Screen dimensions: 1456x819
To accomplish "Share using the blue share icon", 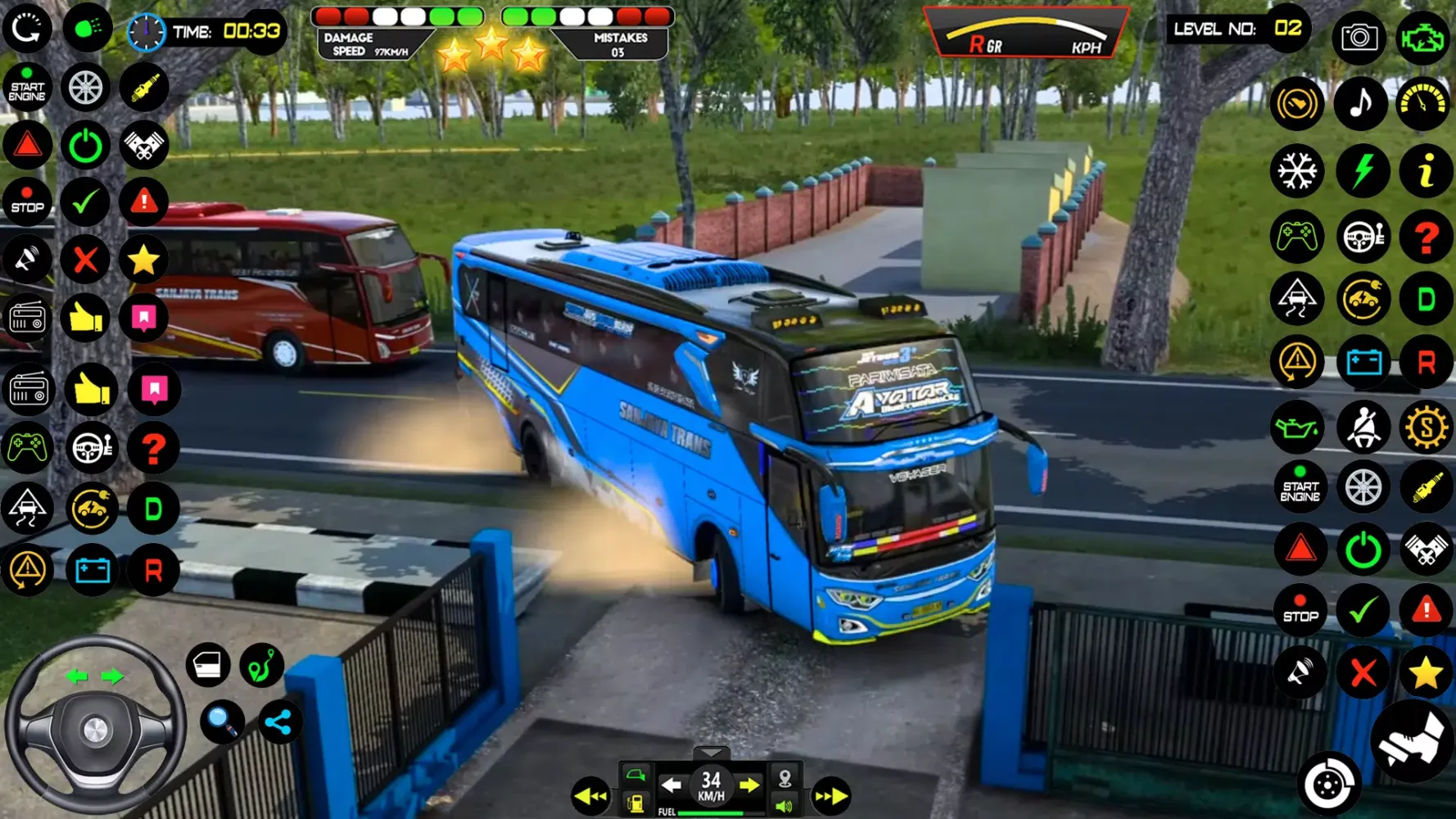I will 278,722.
